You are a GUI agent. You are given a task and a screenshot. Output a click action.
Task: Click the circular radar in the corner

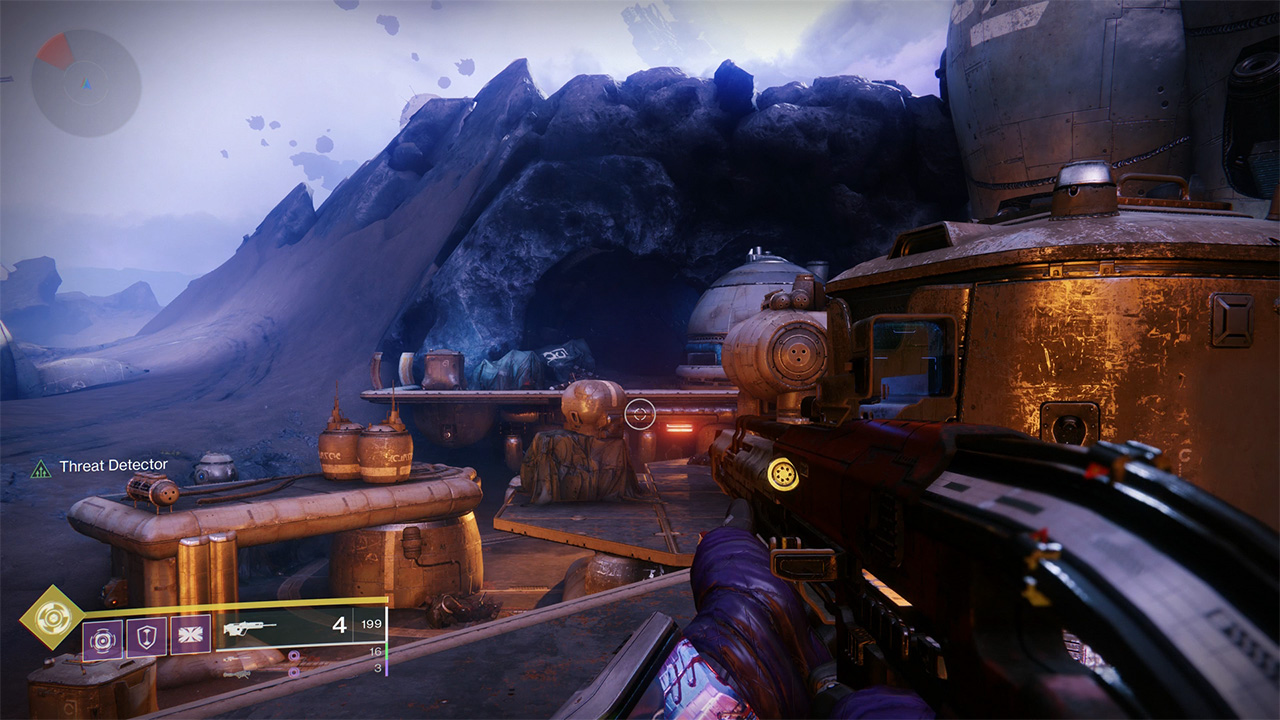click(86, 83)
